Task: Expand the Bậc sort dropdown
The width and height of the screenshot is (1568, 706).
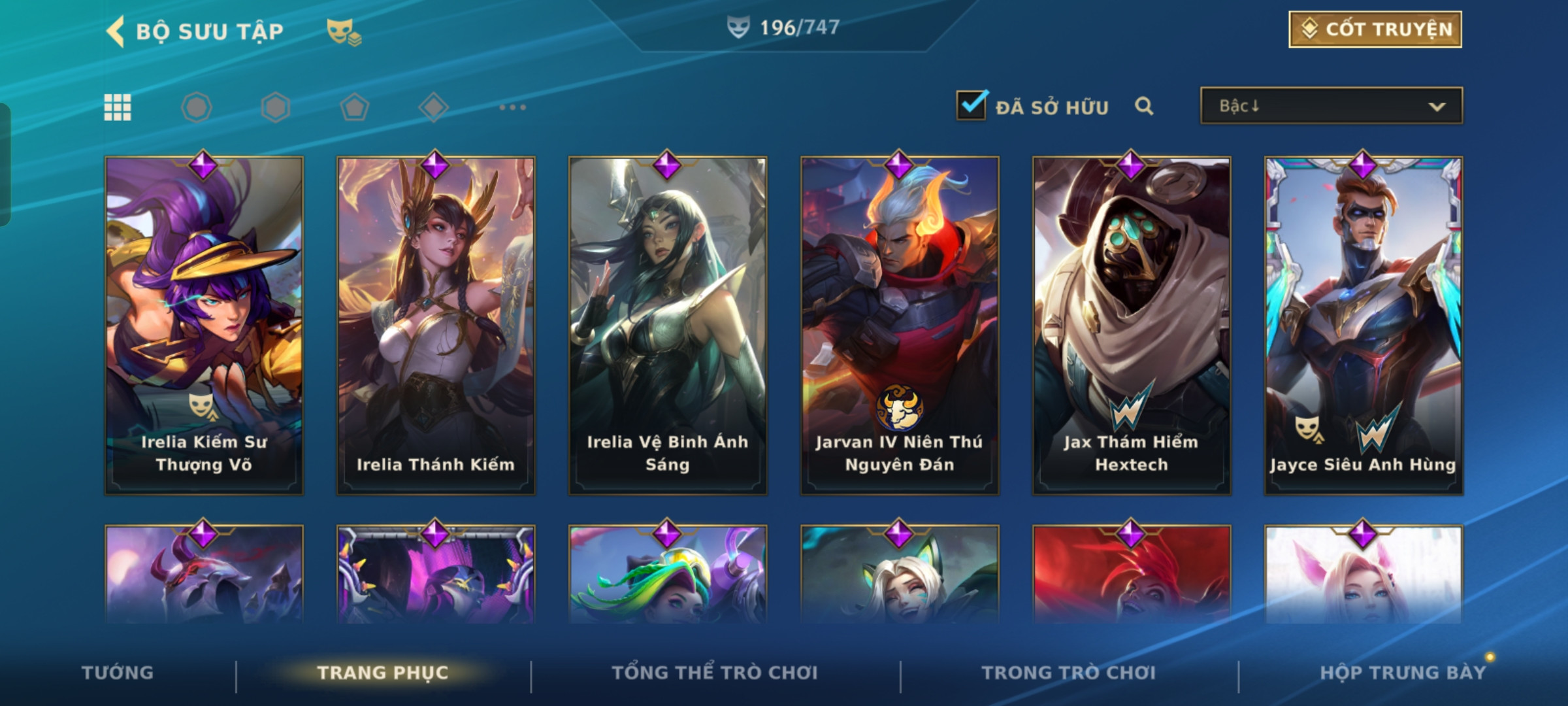Action: pyautogui.click(x=1331, y=106)
